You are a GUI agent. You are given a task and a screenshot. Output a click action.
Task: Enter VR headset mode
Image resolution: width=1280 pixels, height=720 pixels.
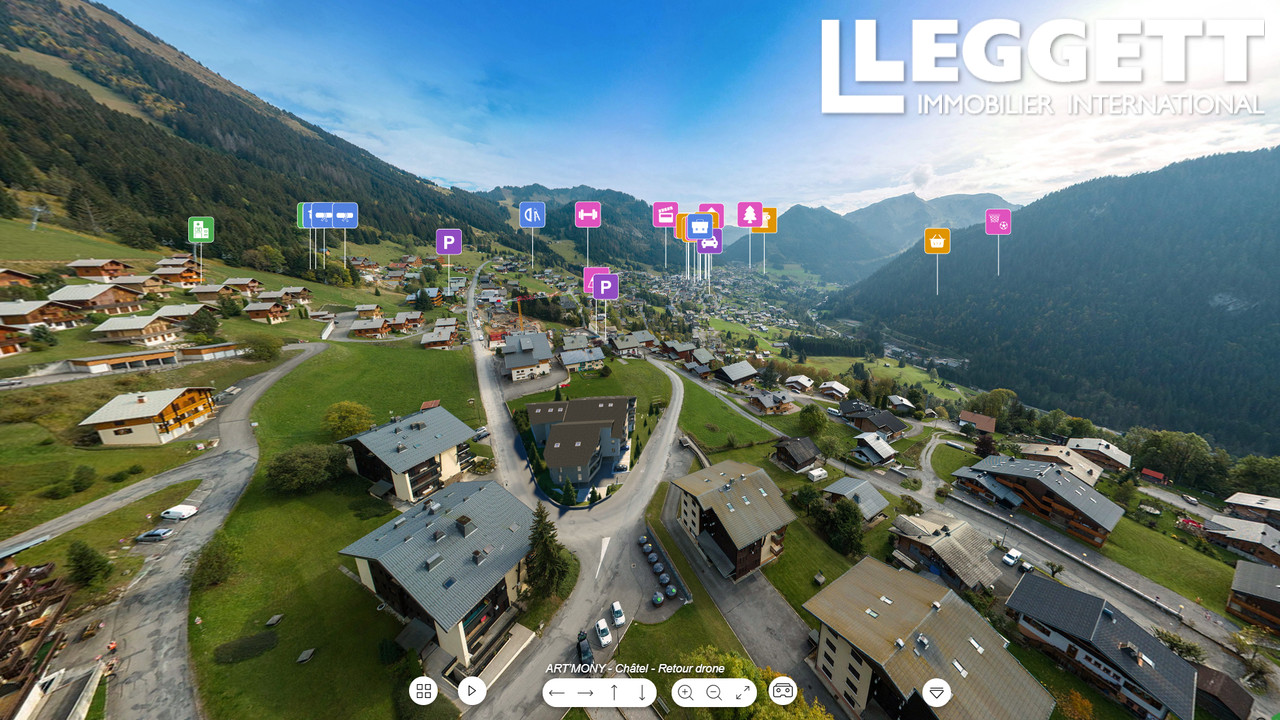pyautogui.click(x=782, y=691)
